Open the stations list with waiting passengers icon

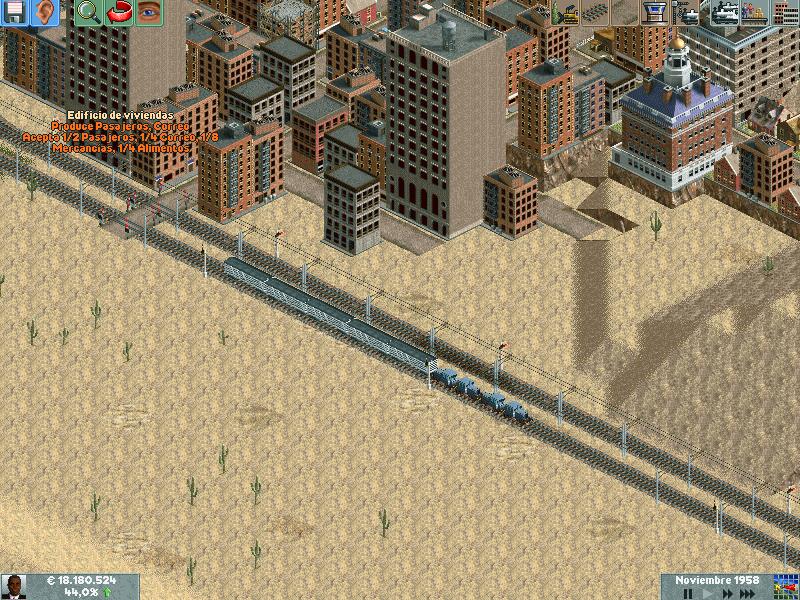pos(755,13)
